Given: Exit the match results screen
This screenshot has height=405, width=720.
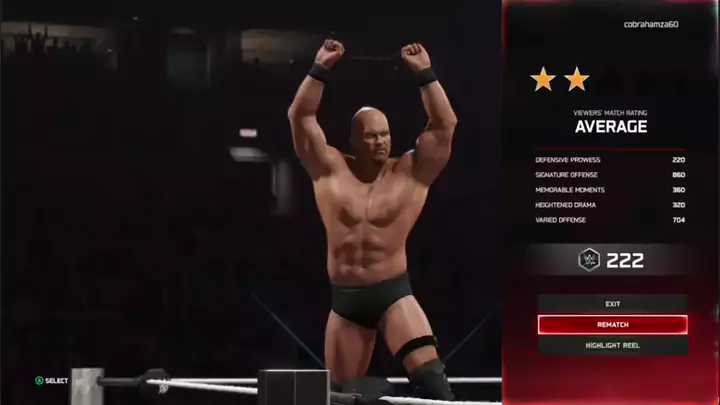Looking at the screenshot, I should (x=612, y=303).
